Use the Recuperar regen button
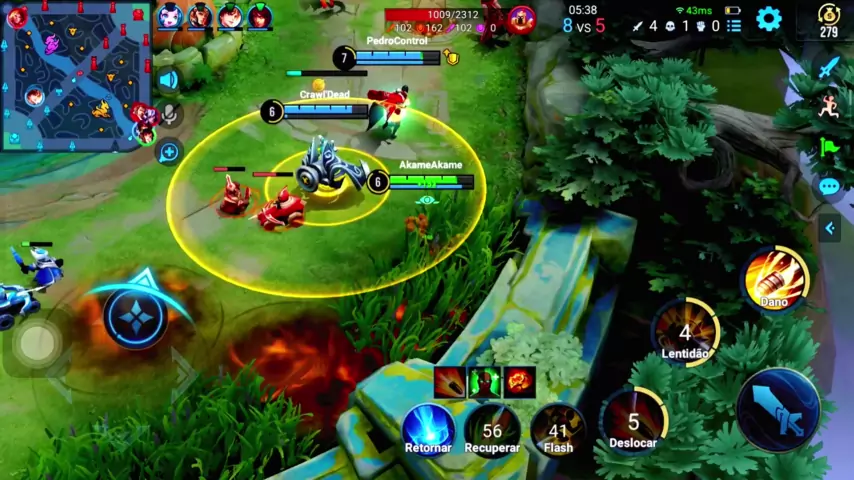This screenshot has height=480, width=854. pos(492,430)
